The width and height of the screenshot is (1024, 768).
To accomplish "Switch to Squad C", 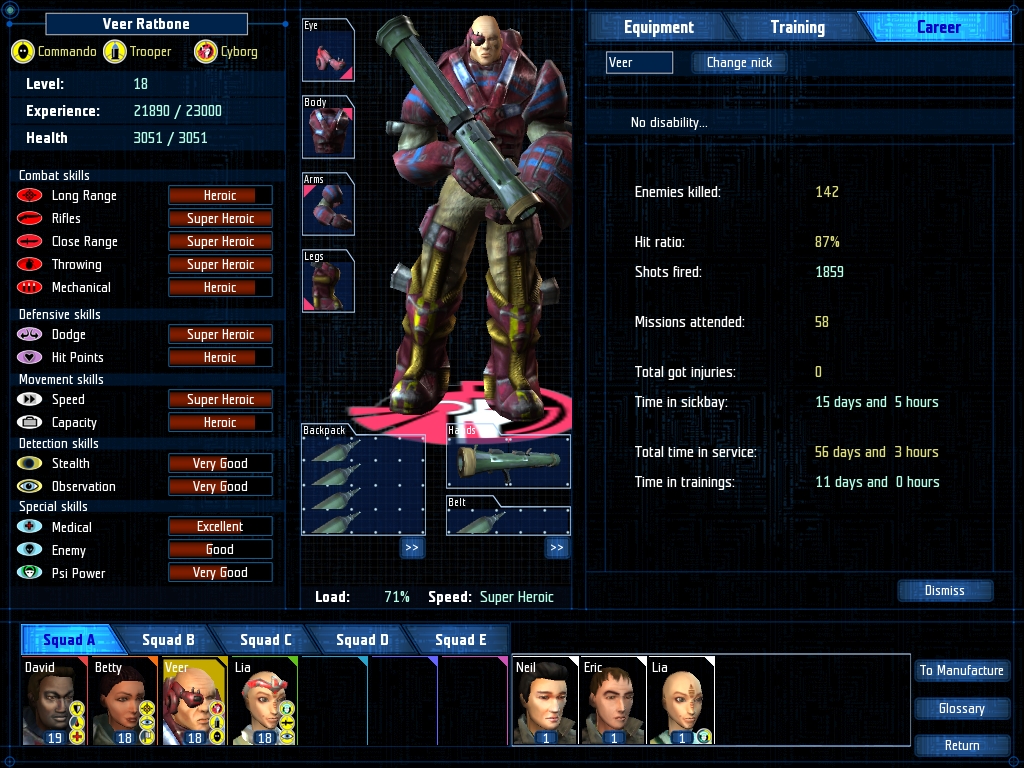I will click(x=266, y=640).
